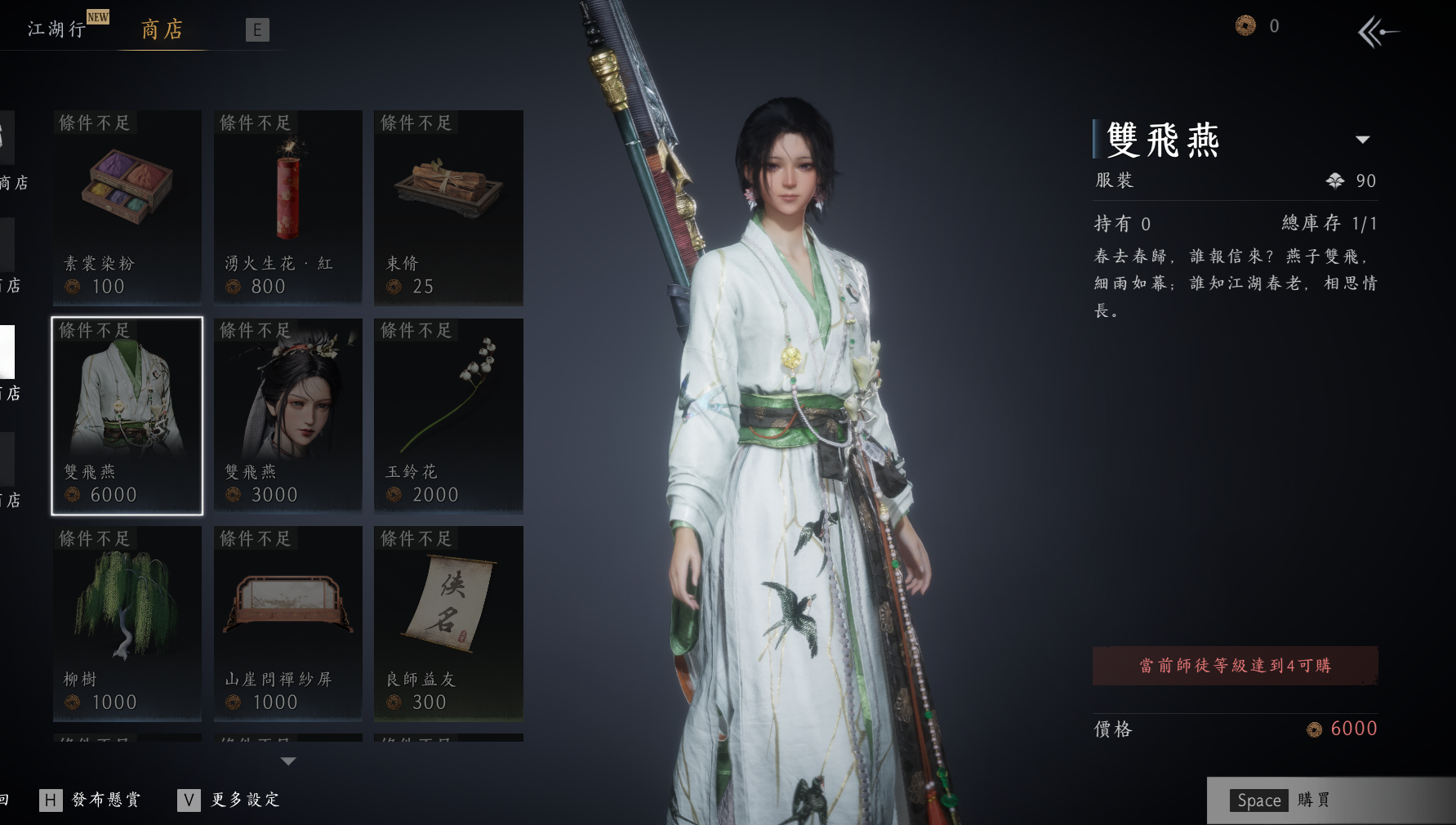1456x825 pixels.
Task: Switch to the 江湖行 tab
Action: pyautogui.click(x=57, y=29)
